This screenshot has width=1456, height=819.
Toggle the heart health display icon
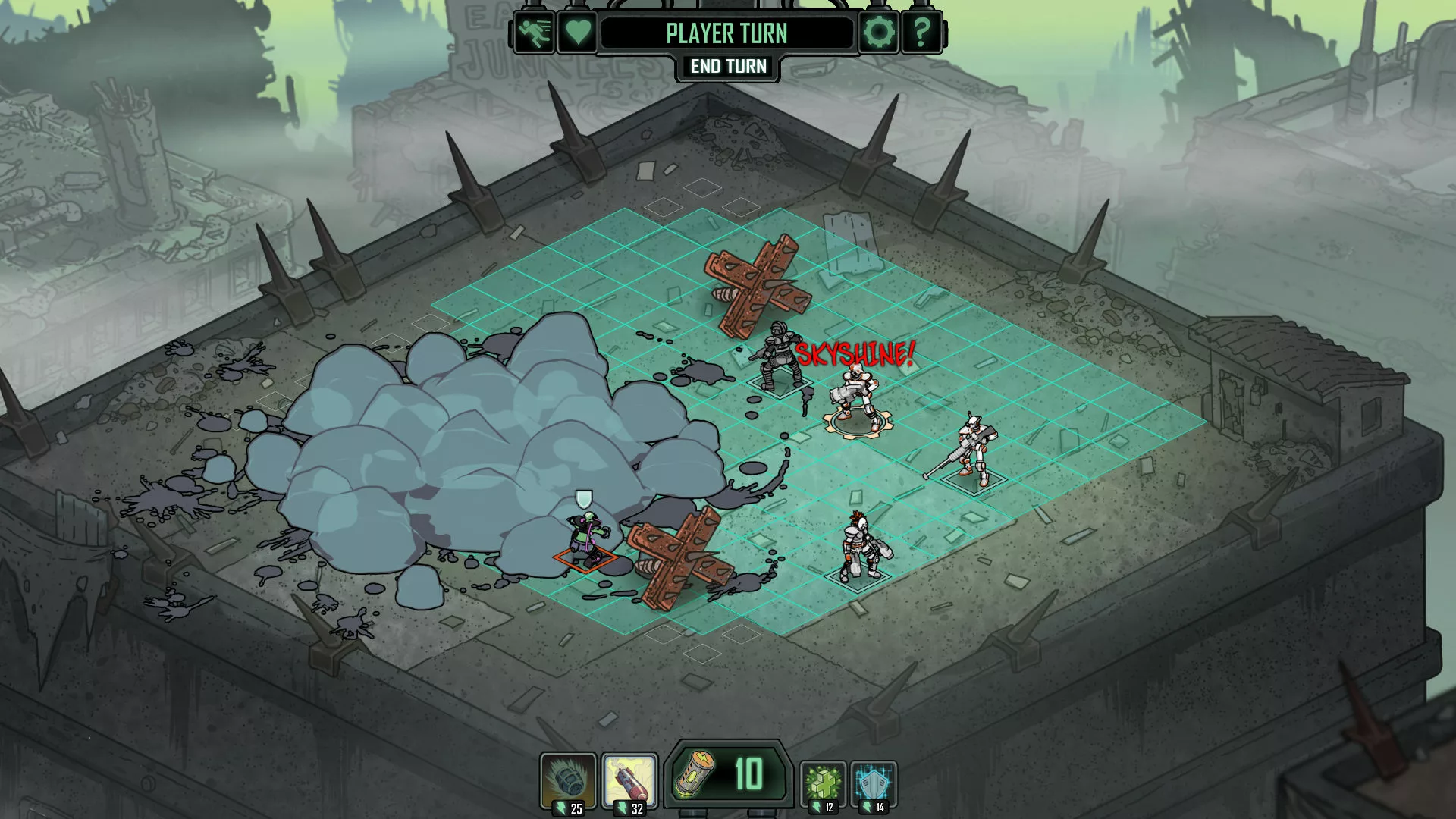577,33
